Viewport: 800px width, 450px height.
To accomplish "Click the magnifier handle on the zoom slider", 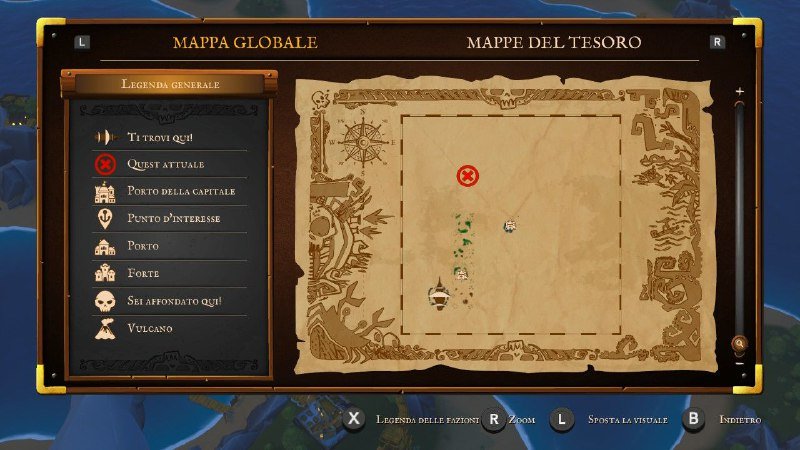I will click(x=740, y=343).
